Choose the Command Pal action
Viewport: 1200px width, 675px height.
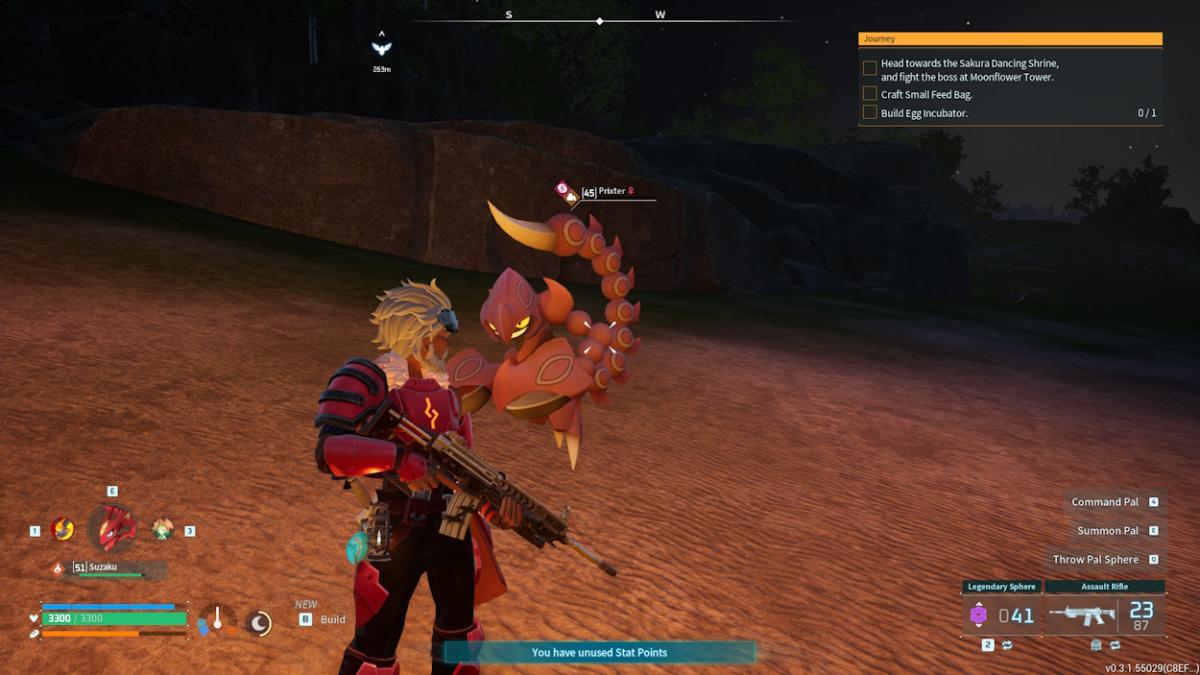point(1105,502)
